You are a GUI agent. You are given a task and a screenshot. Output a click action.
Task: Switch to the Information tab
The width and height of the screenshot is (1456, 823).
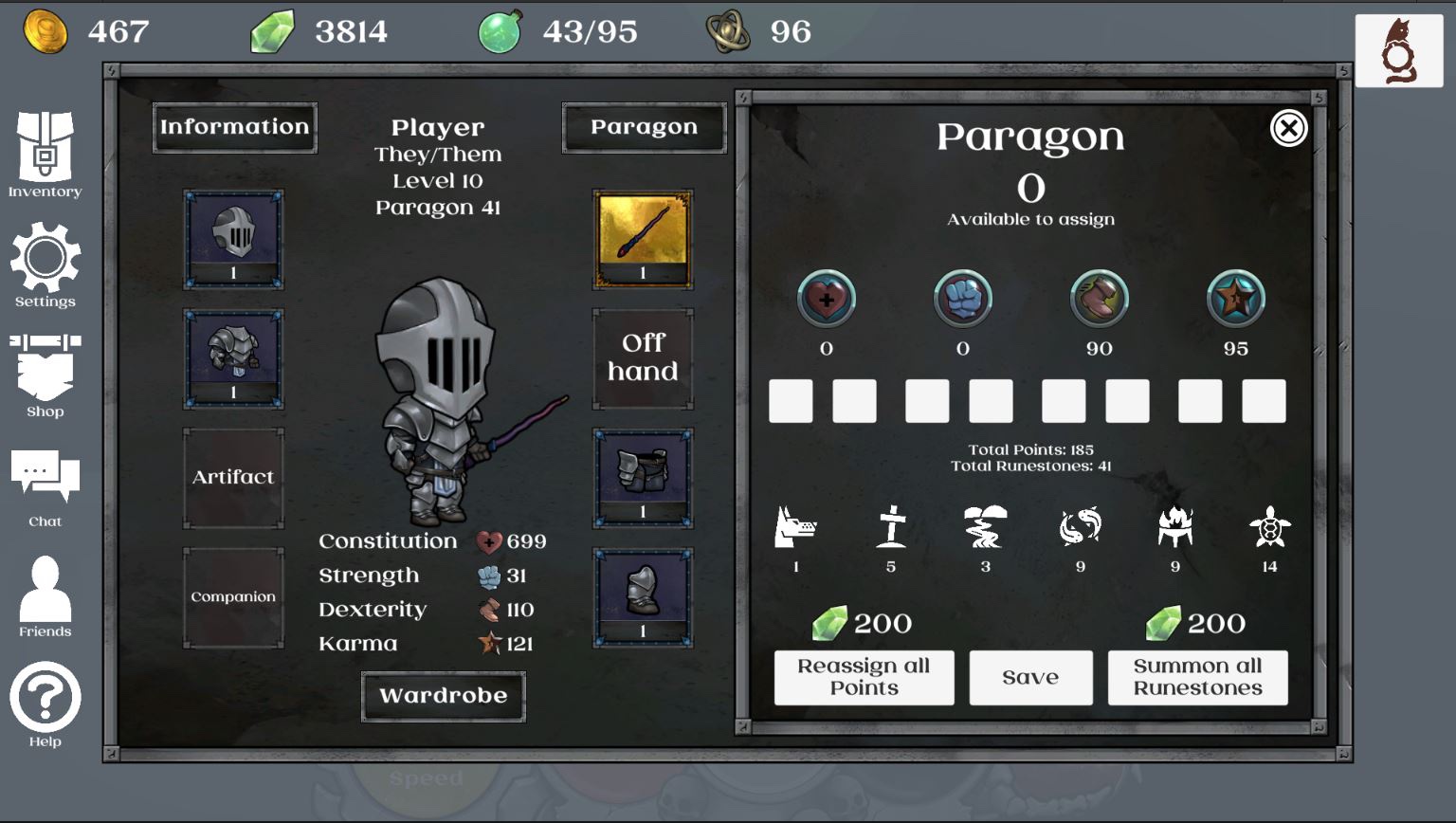click(x=233, y=126)
